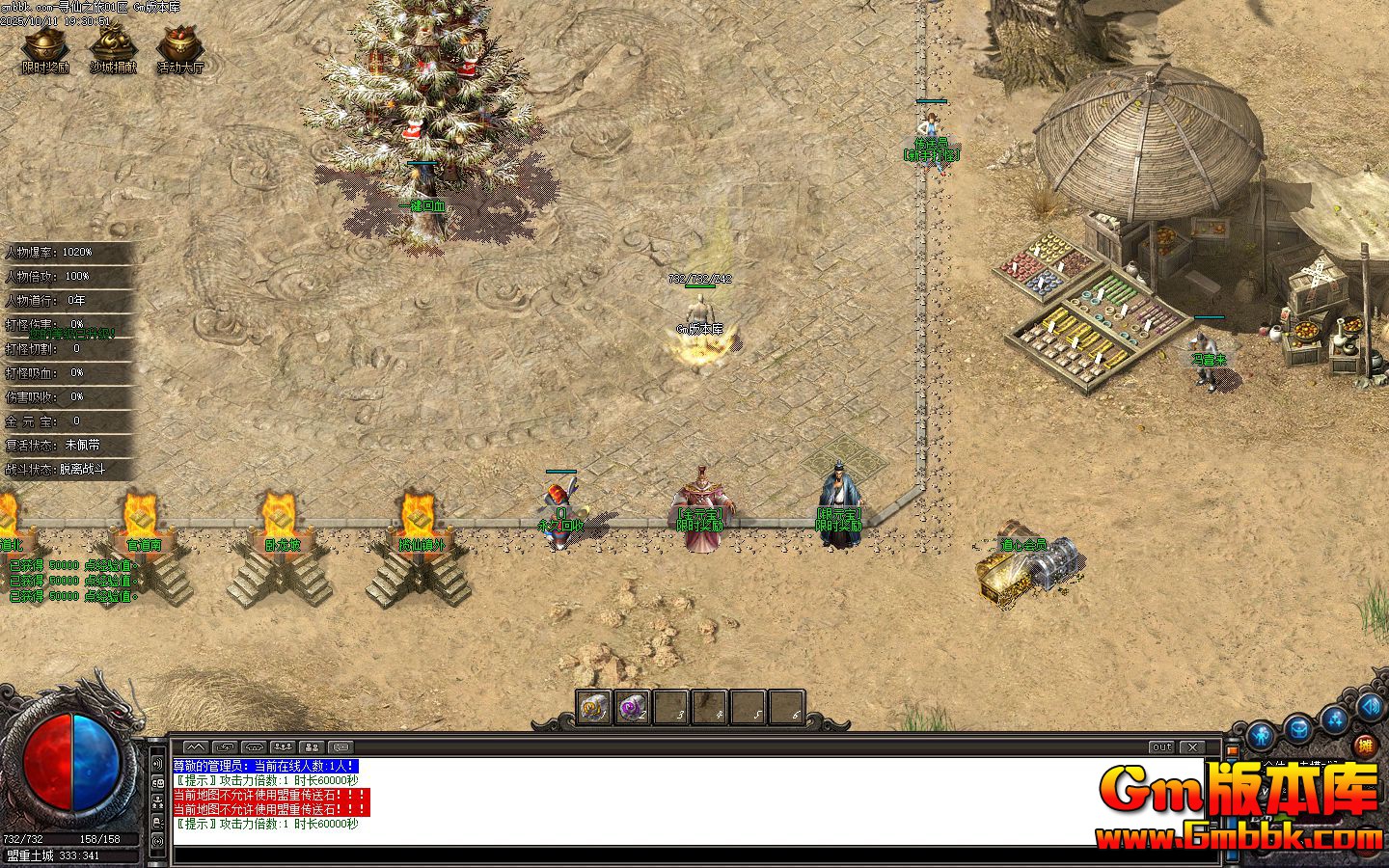
Task: Use the gold swirl scroll in hotbar slot 1
Action: (594, 708)
